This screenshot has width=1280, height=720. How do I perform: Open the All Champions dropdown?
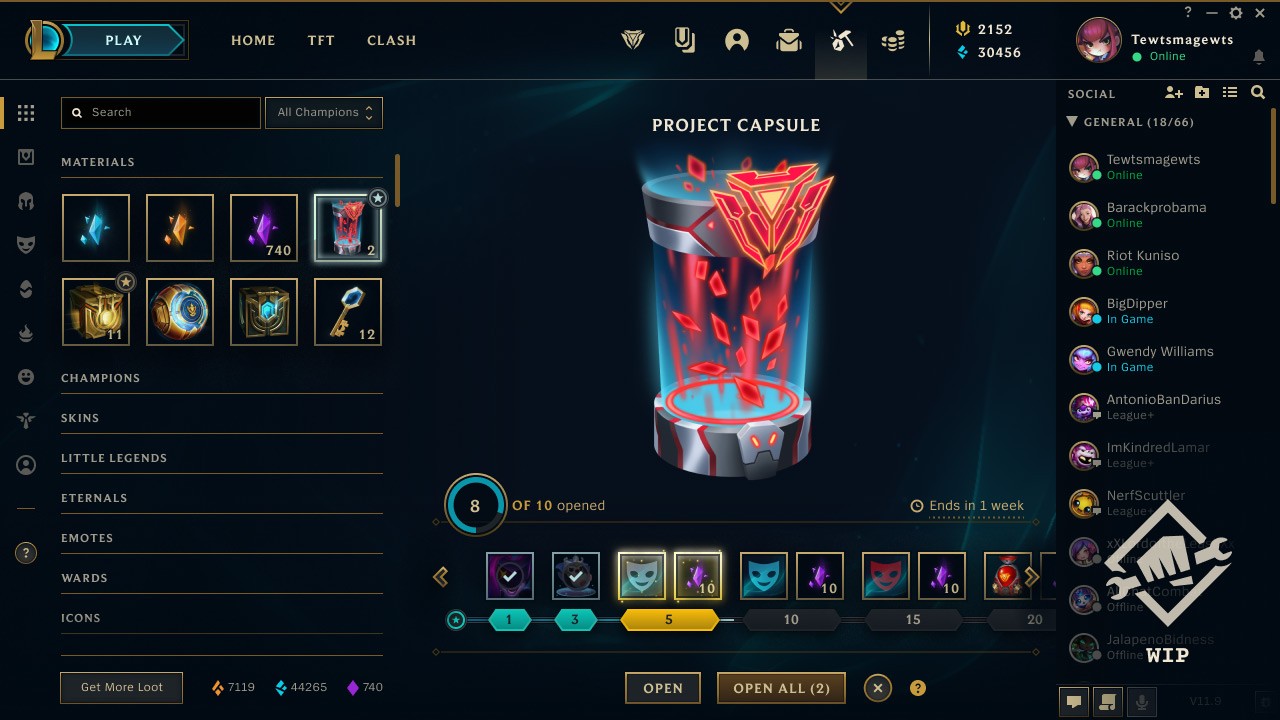click(x=324, y=112)
